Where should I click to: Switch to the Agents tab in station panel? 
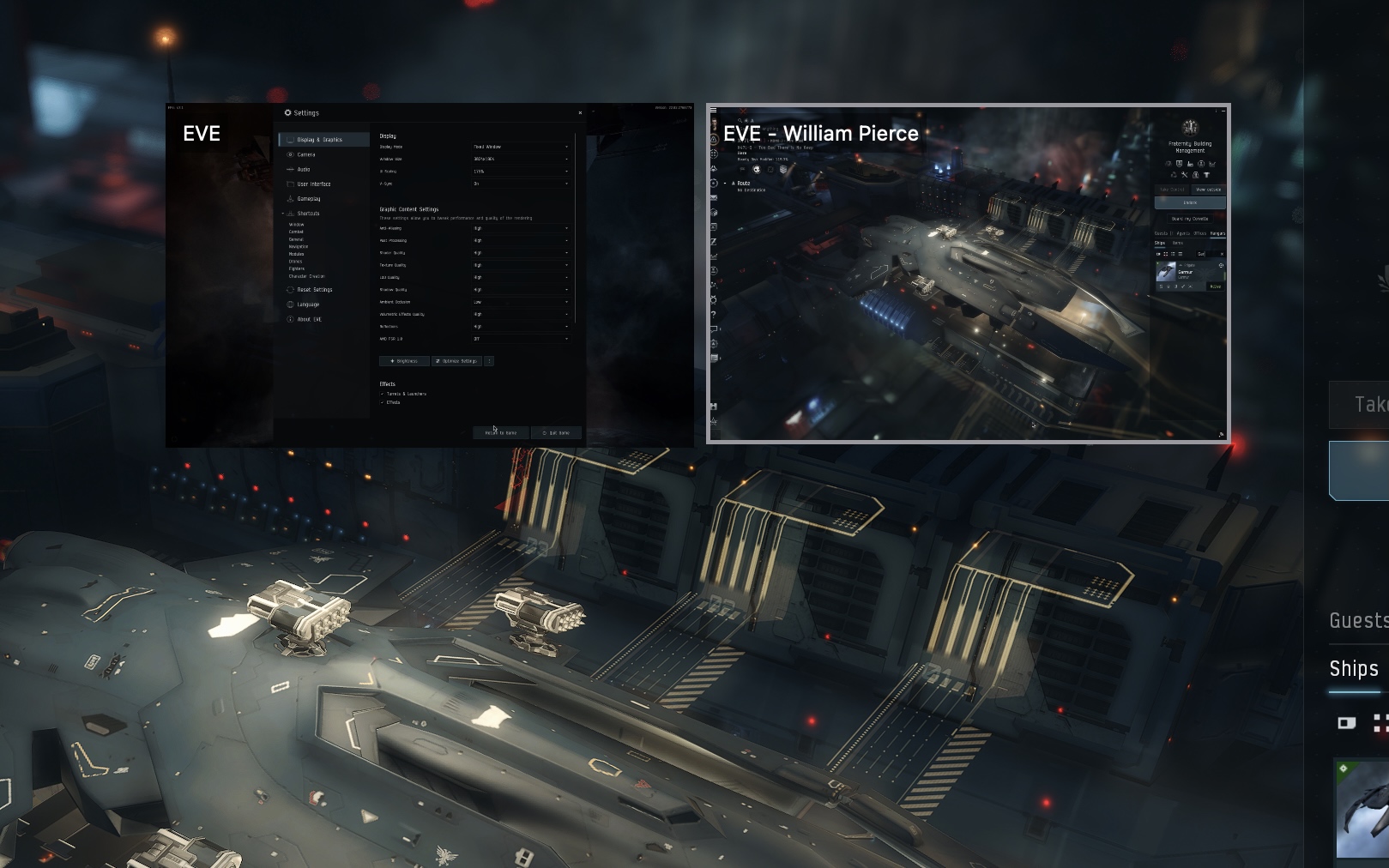click(x=1183, y=233)
